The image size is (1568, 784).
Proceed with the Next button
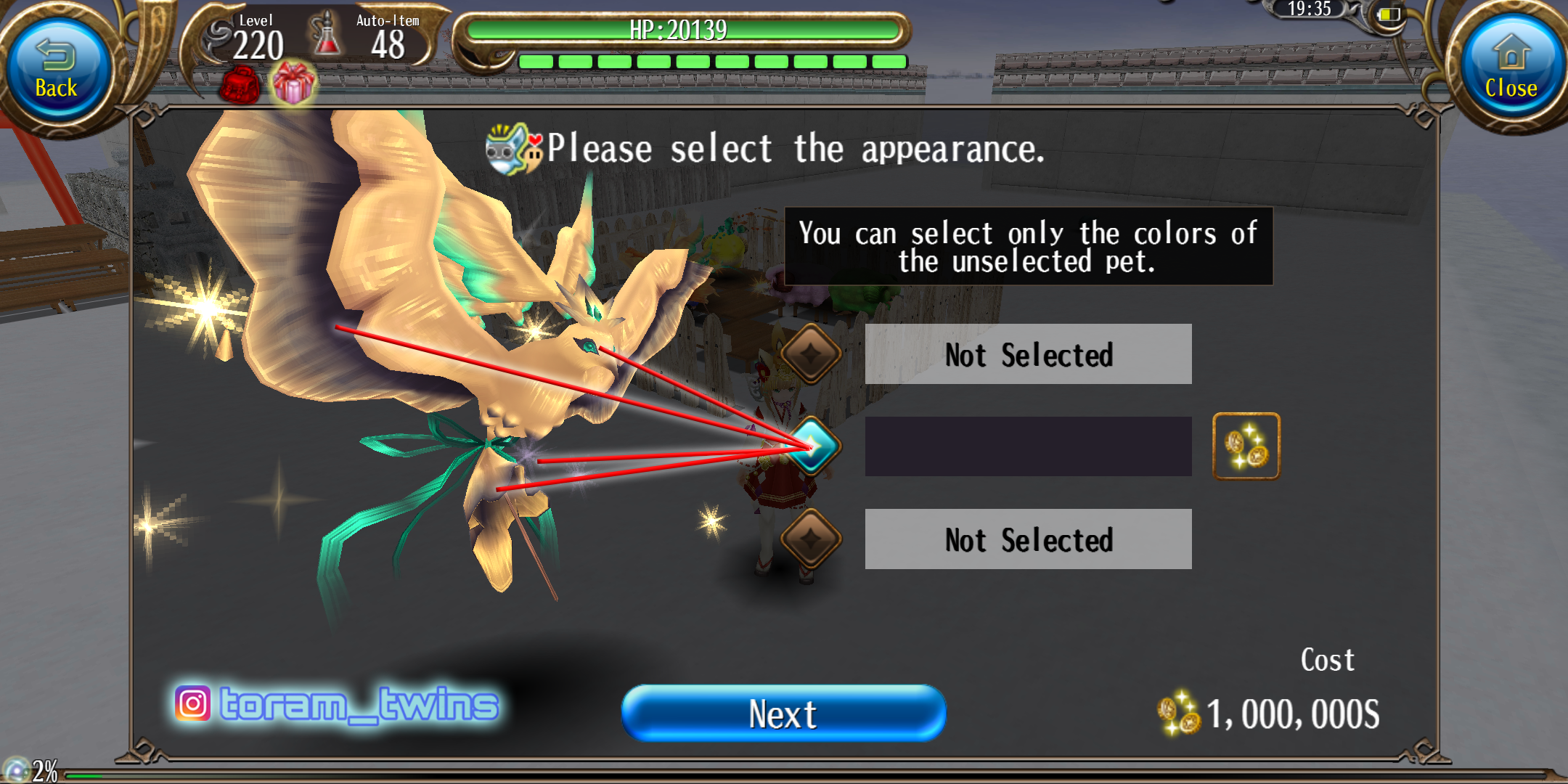click(783, 713)
